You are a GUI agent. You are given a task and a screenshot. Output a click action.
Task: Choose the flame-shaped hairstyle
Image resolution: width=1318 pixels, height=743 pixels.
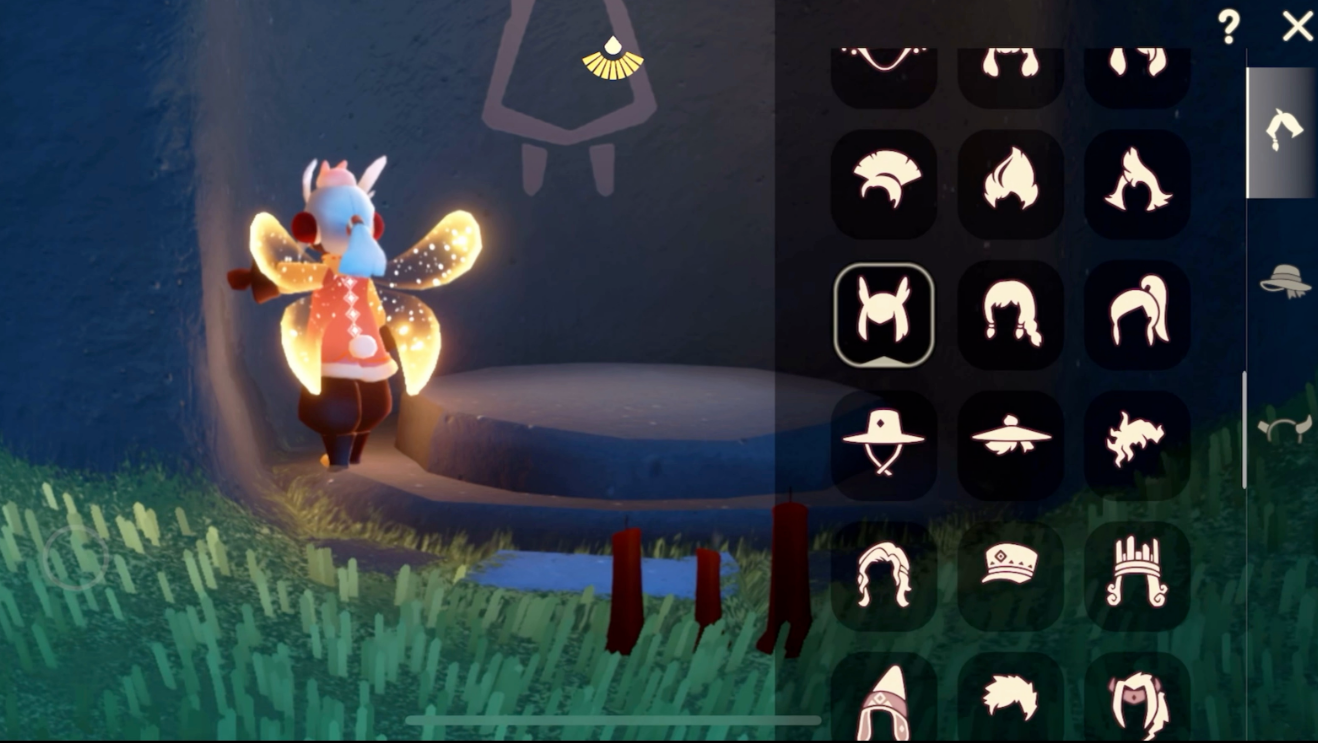[x=1010, y=182]
